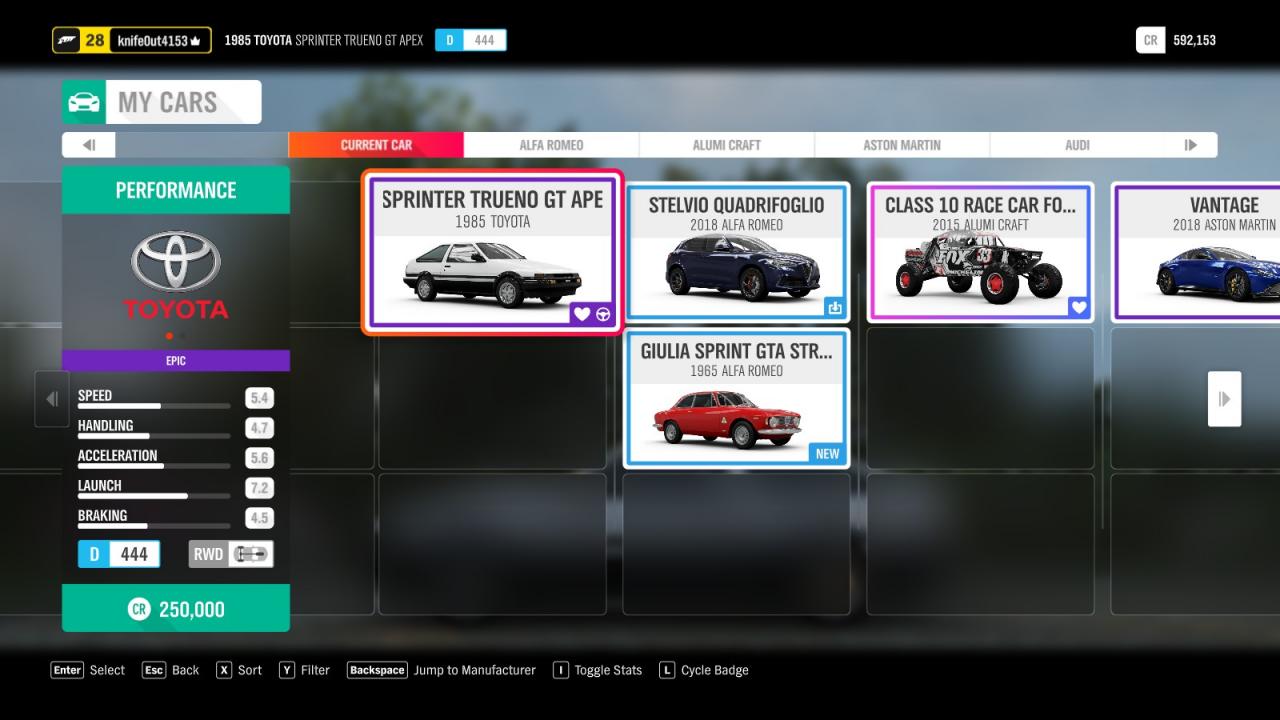Click the left arrow on the manufacturer tab bar
Viewport: 1280px width, 720px height.
89,145
